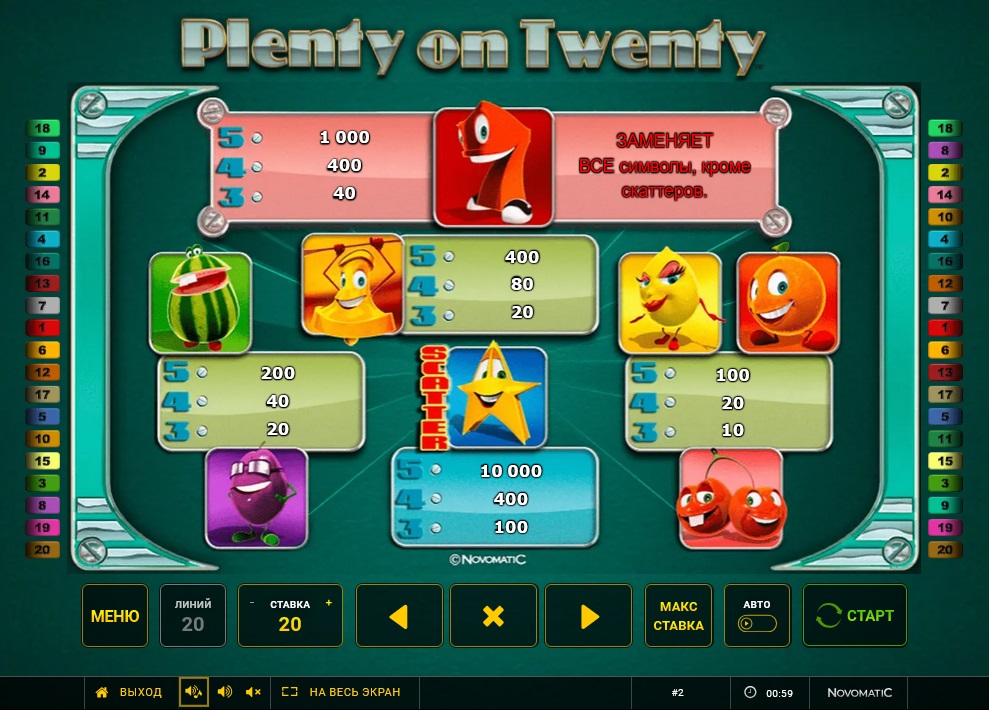Decrease the bet with the minus sign
989x710 pixels.
click(x=252, y=604)
